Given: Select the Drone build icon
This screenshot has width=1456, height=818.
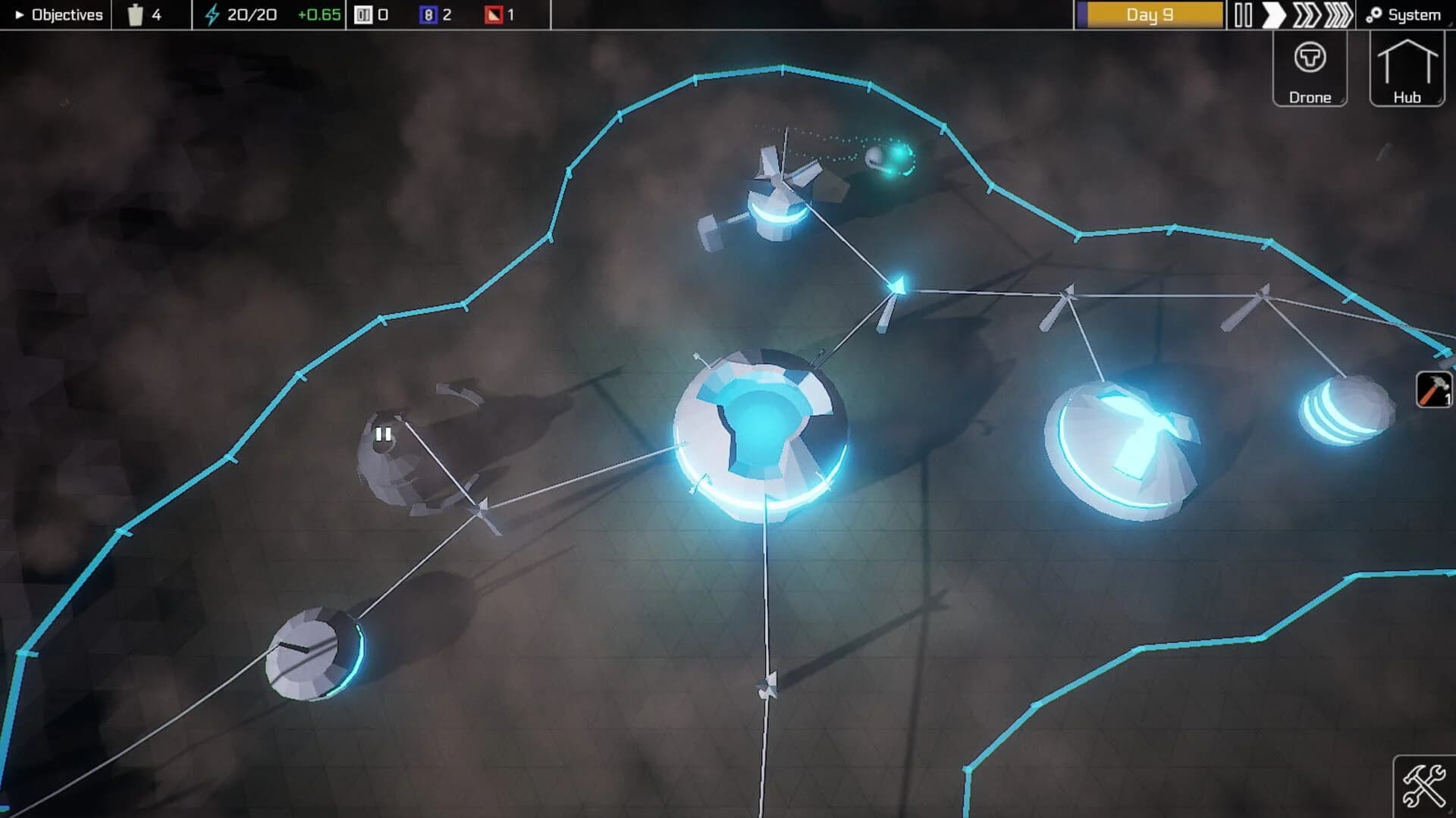Looking at the screenshot, I should (1310, 68).
